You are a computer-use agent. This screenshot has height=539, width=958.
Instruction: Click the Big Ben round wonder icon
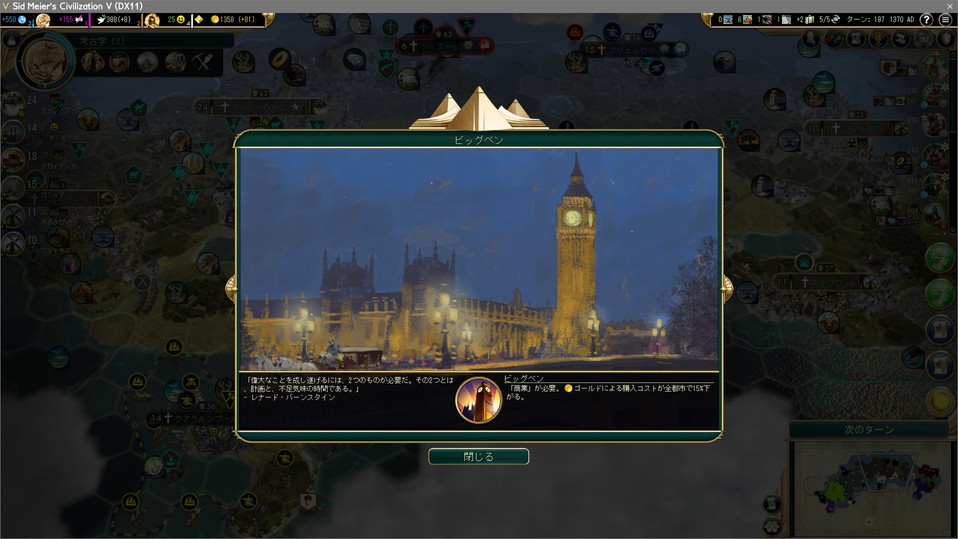coord(478,400)
